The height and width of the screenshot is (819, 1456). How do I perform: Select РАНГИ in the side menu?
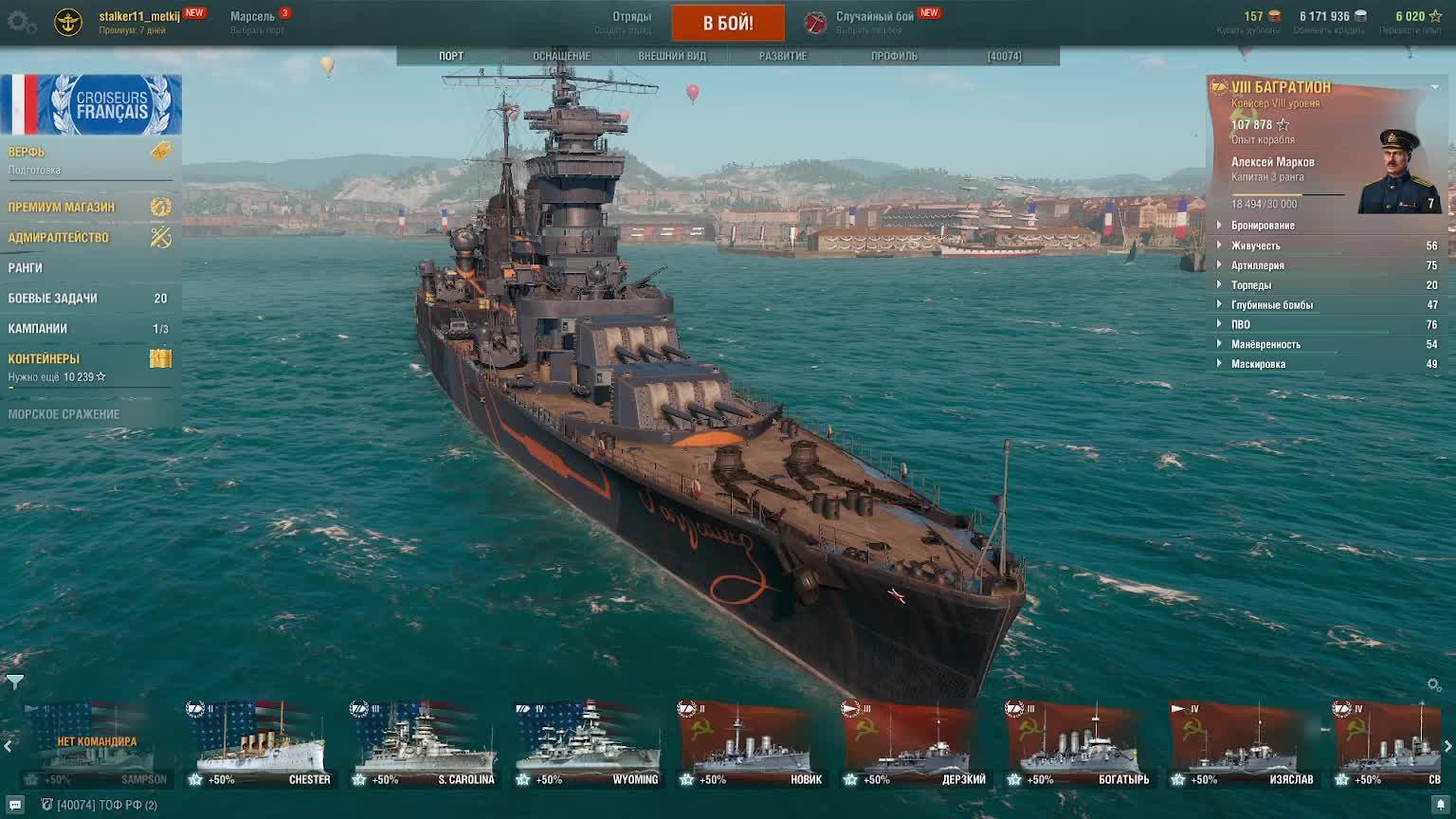pyautogui.click(x=27, y=268)
